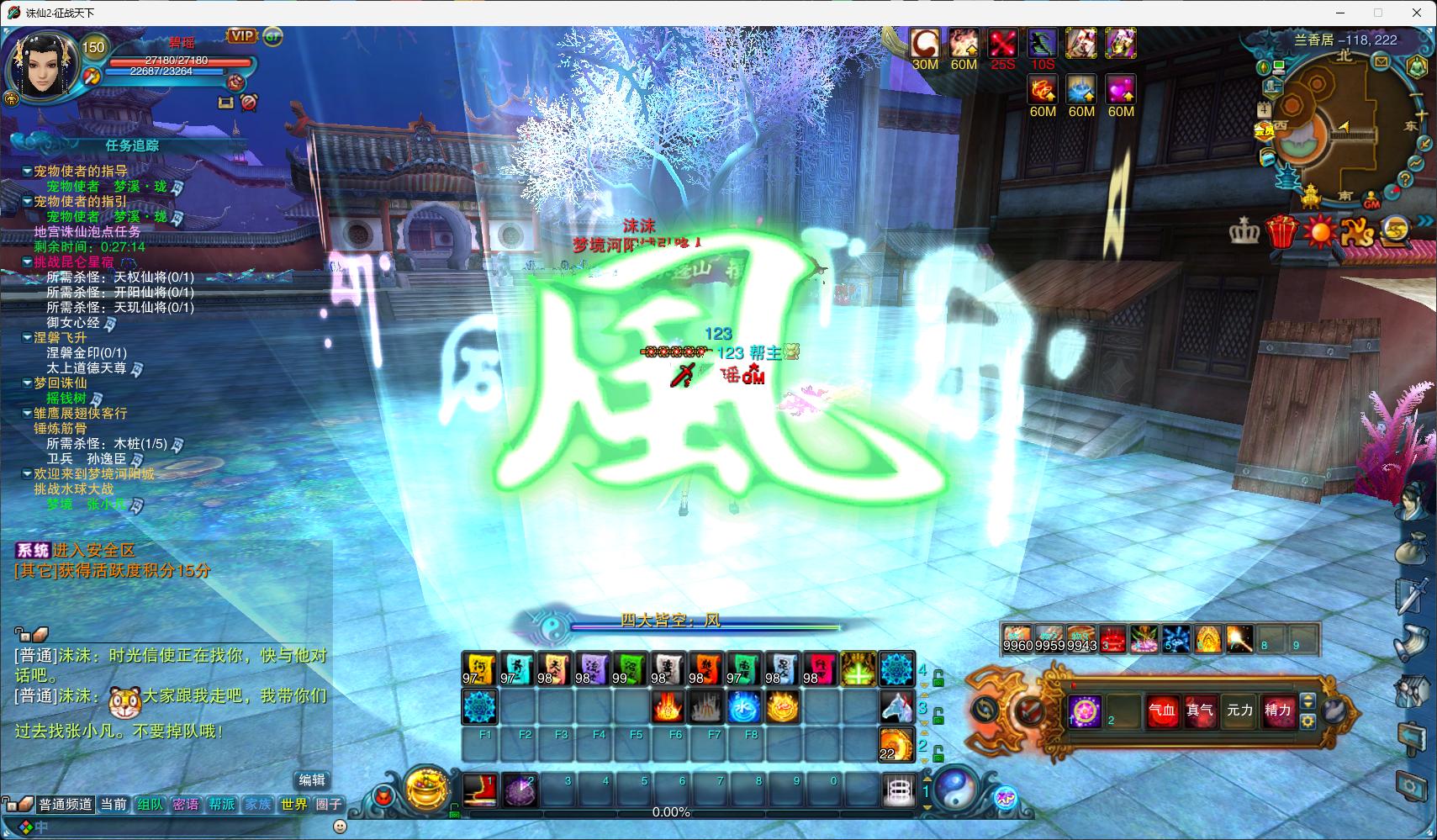The width and height of the screenshot is (1437, 840).
Task: Click the 编辑 (edit) chat button
Action: (x=312, y=779)
